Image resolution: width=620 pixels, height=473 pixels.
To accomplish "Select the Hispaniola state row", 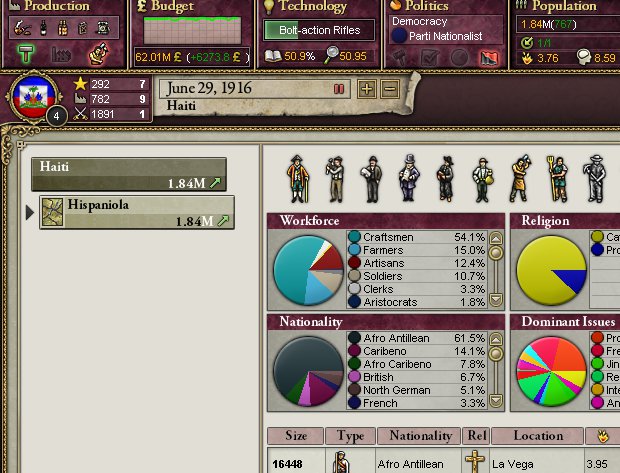I will pos(137,212).
